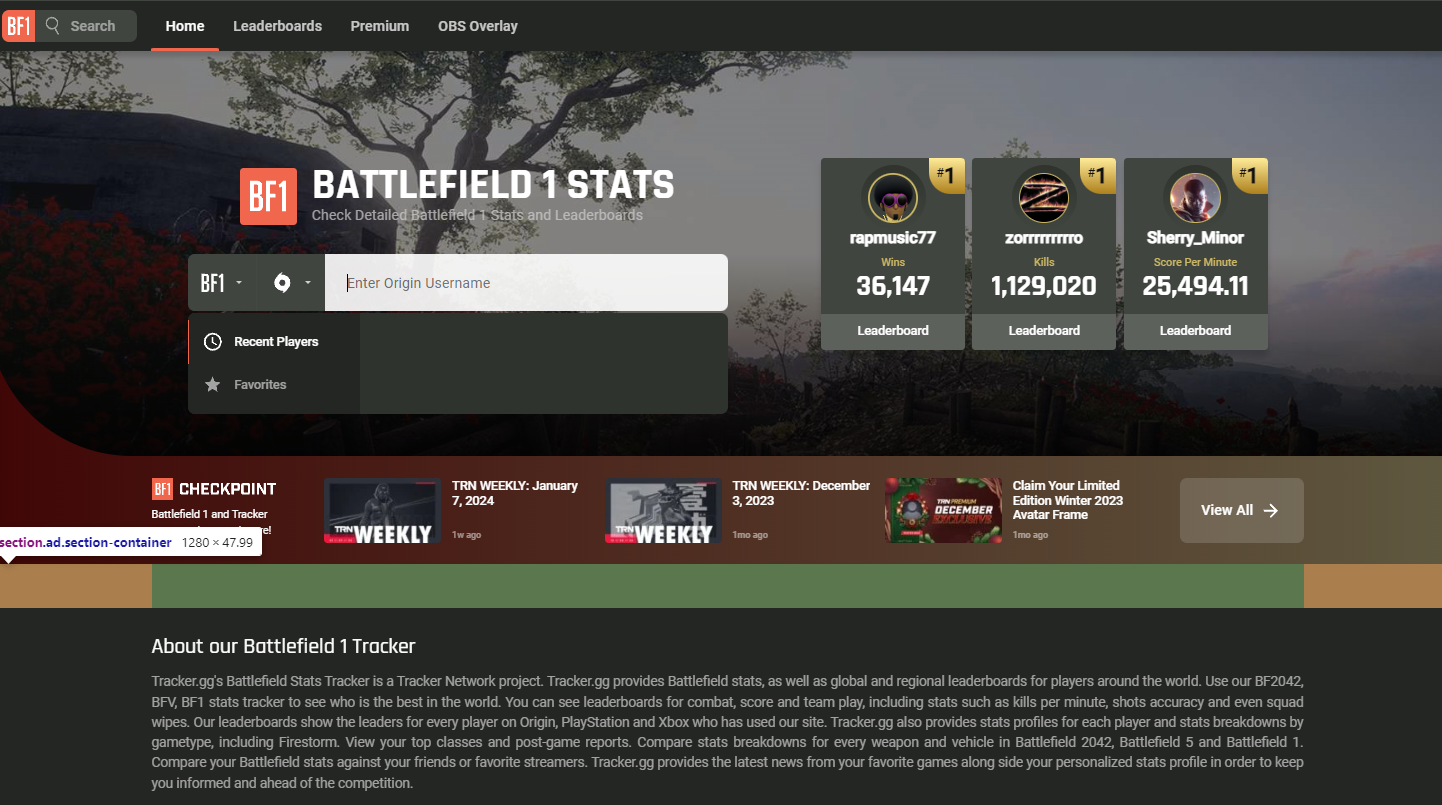Select Recent Players from the dropdown panel
The height and width of the screenshot is (805, 1442).
274,341
